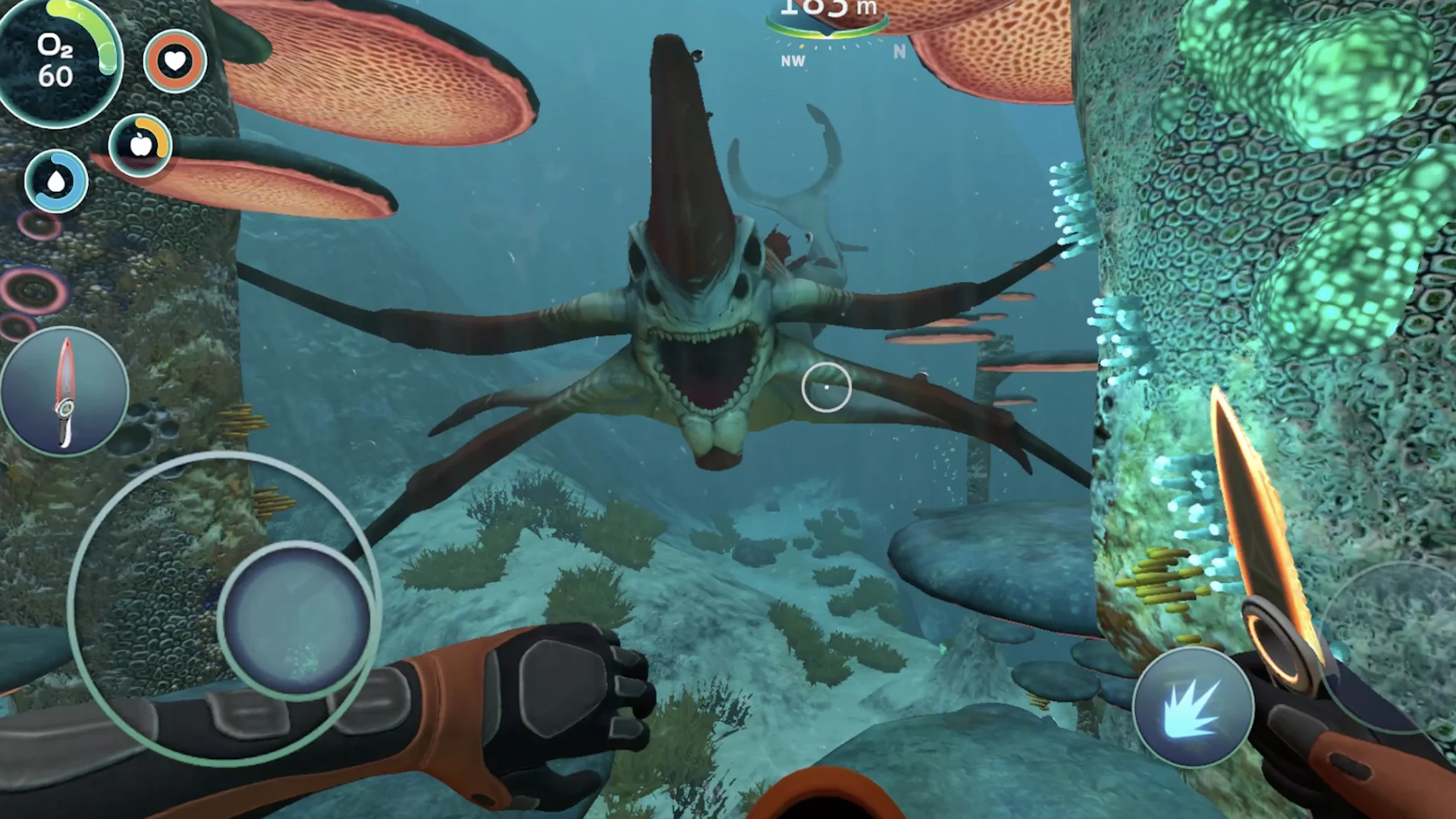Screen dimensions: 1456x819
Task: Tap the heart health indicator
Action: (x=174, y=61)
